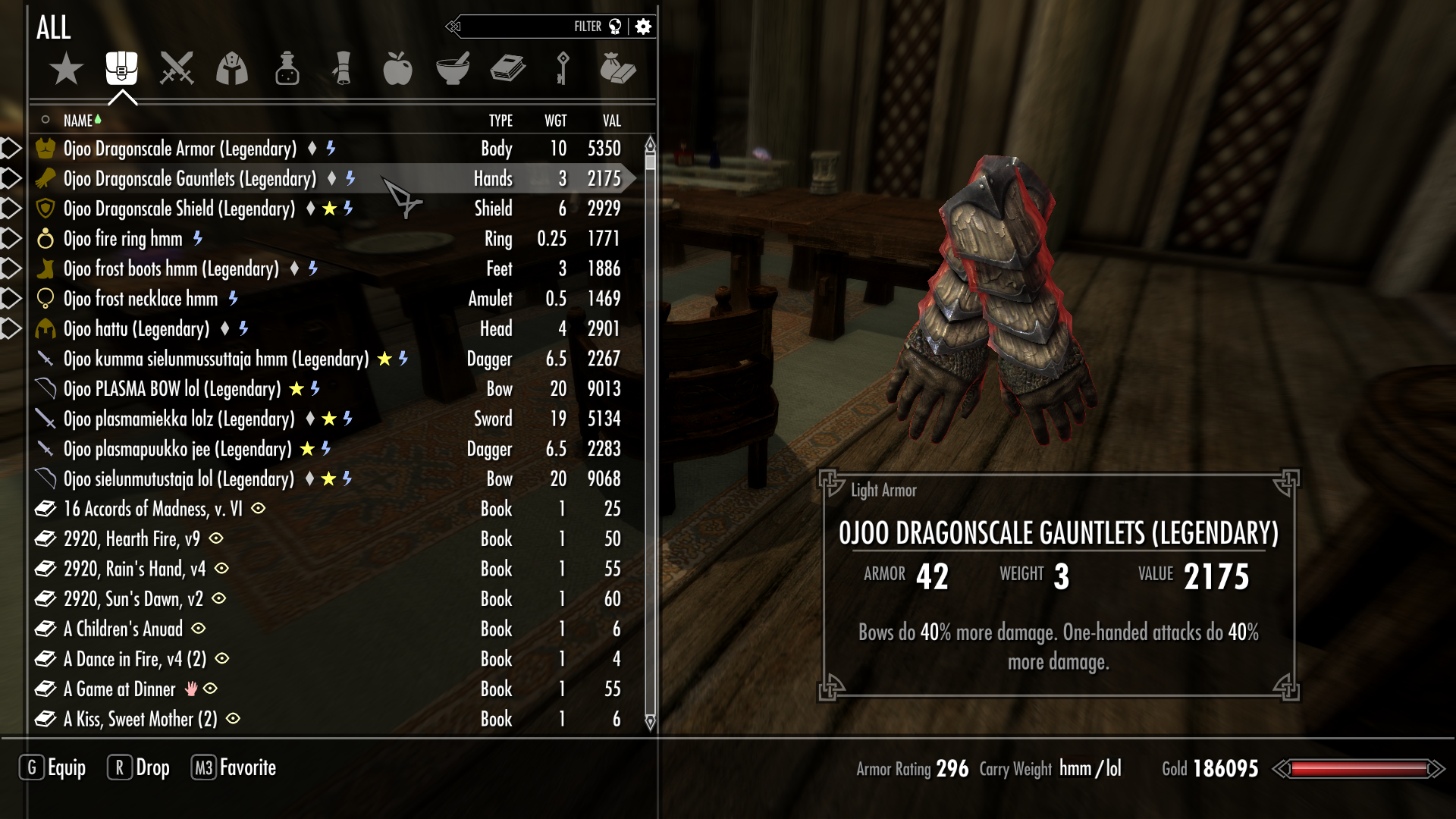Sort the list by WGT column

(555, 121)
